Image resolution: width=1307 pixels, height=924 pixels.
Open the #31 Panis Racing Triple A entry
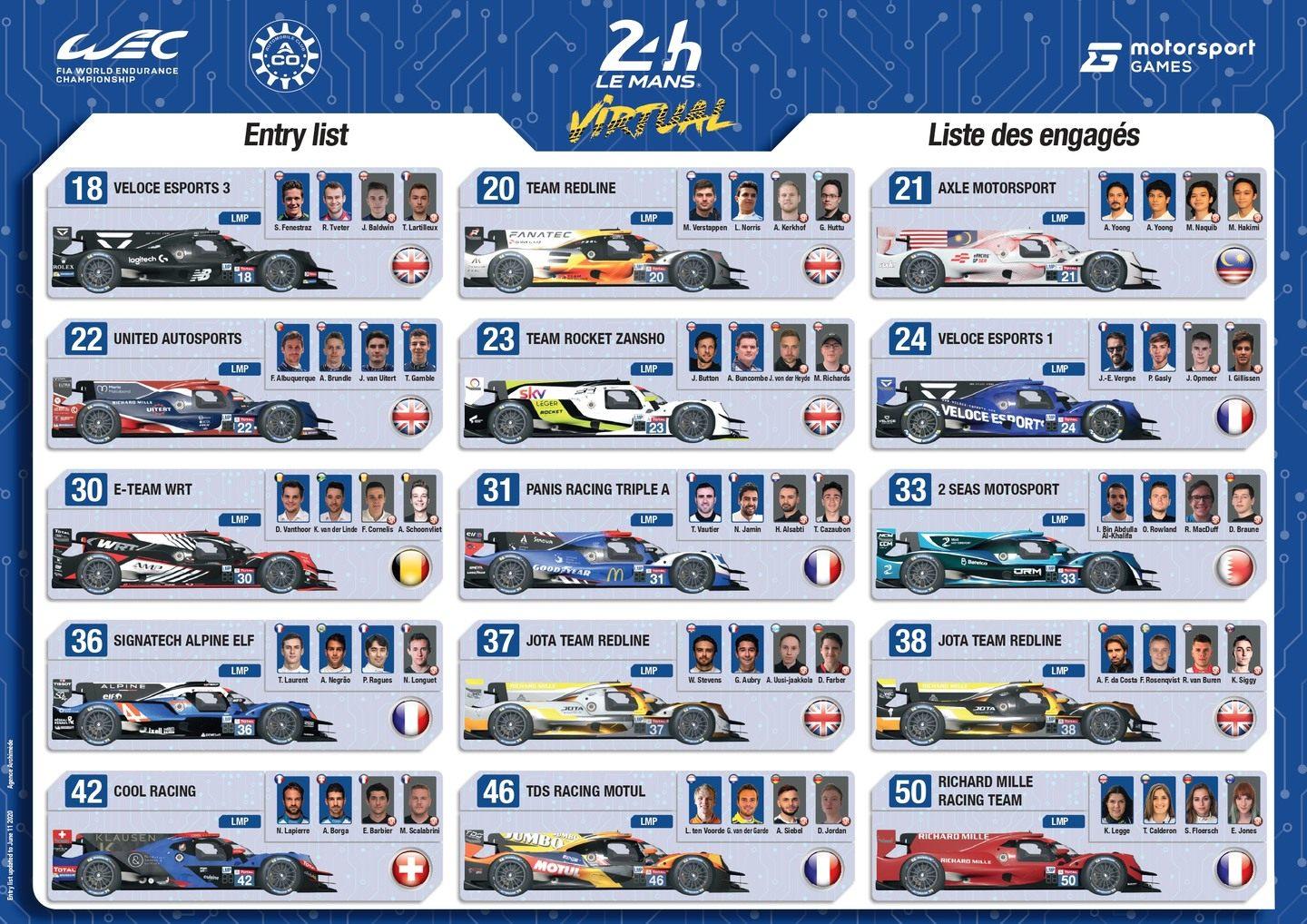click(x=656, y=534)
